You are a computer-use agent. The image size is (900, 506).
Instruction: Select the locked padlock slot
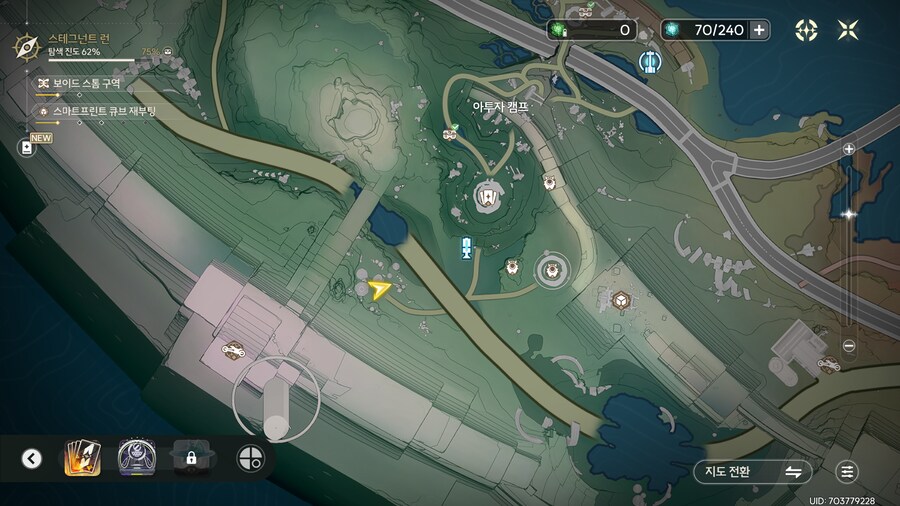pyautogui.click(x=190, y=458)
